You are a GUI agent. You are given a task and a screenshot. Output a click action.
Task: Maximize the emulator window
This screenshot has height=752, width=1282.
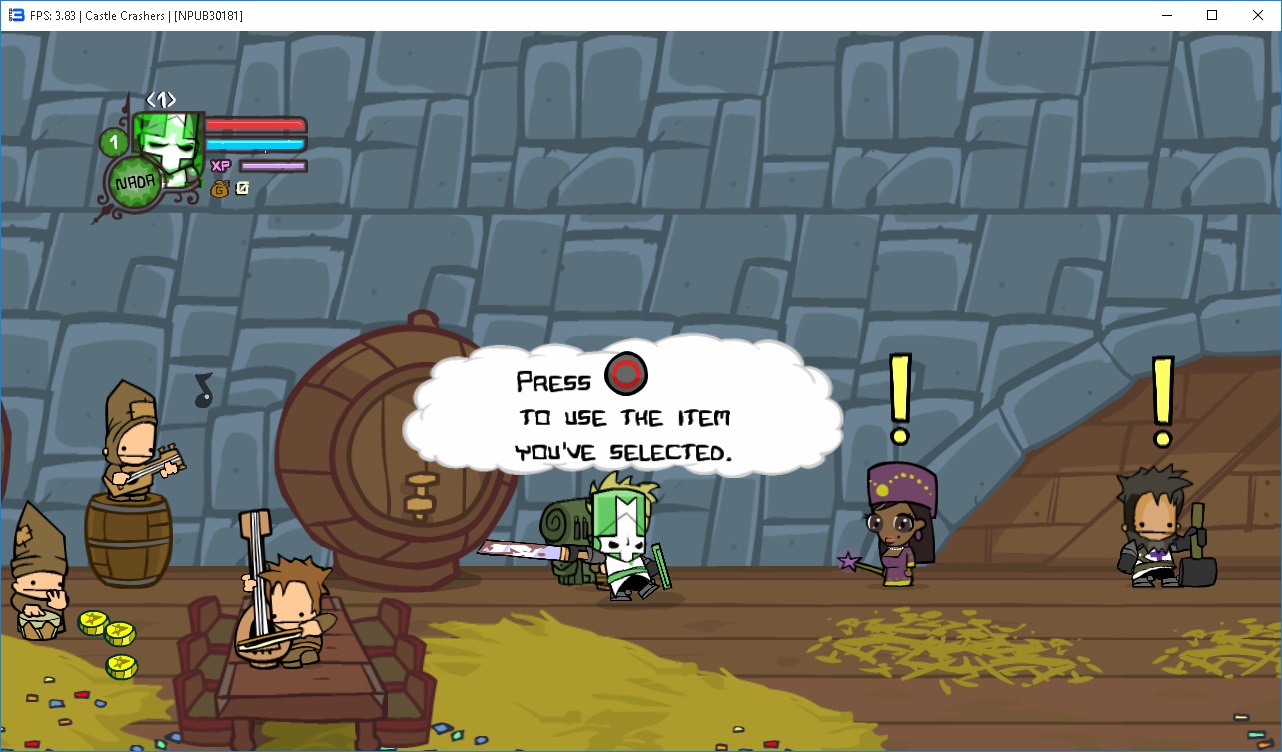pyautogui.click(x=1212, y=15)
